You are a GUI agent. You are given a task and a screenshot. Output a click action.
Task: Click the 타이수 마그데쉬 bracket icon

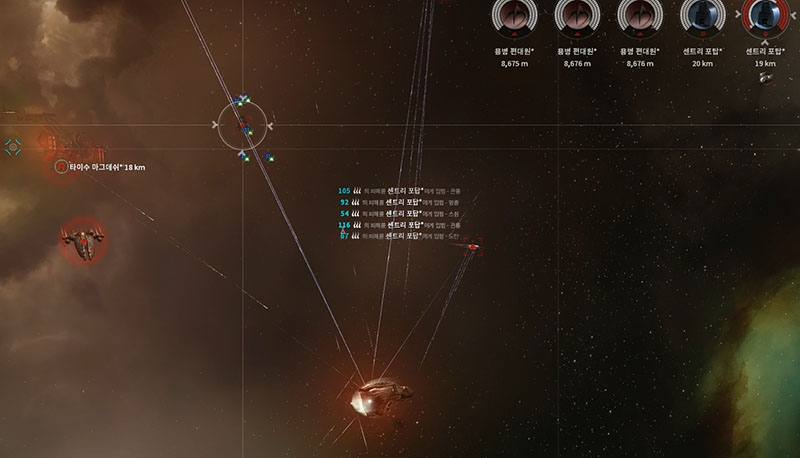coord(61,167)
